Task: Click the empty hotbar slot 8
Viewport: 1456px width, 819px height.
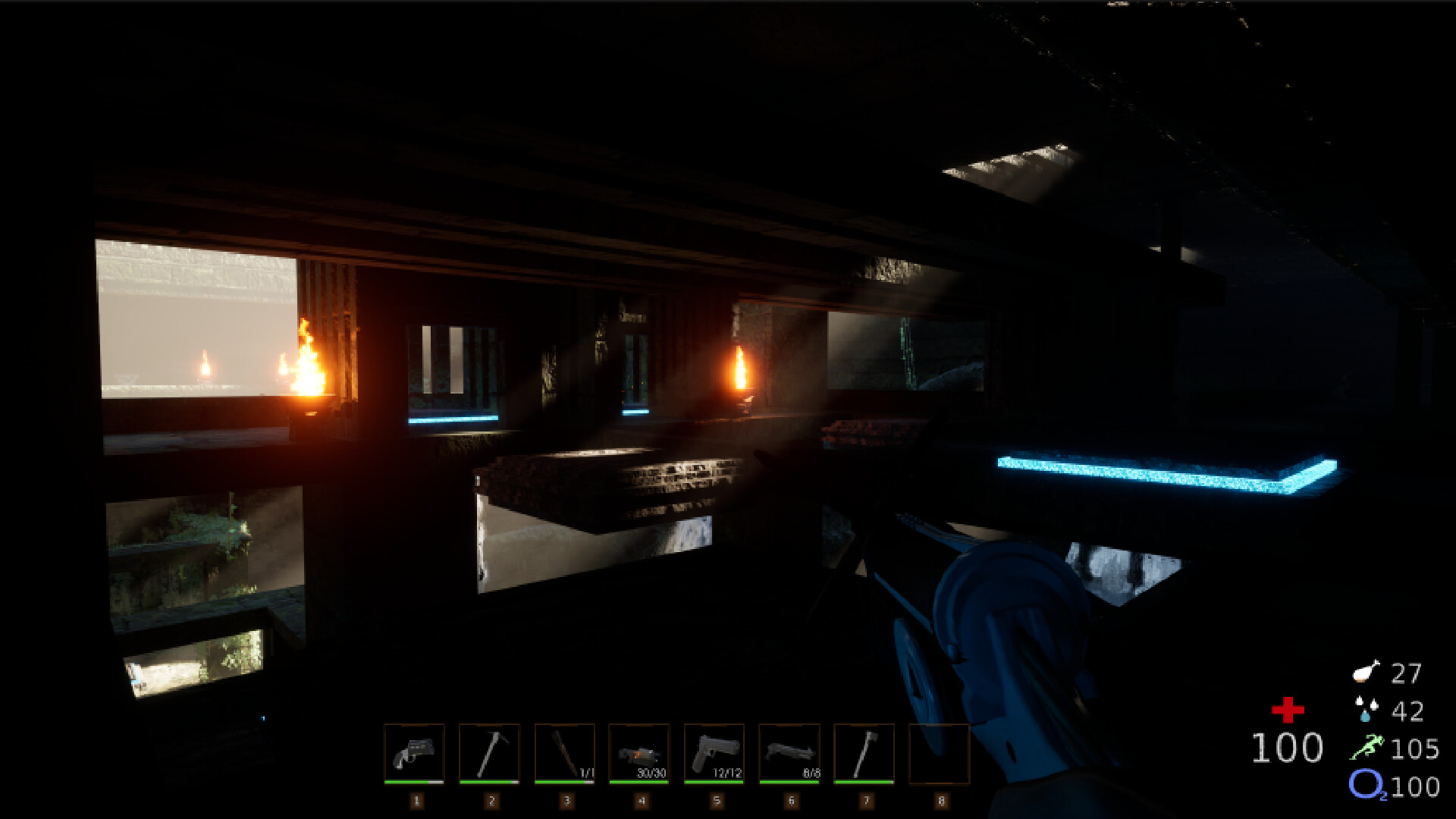Action: (x=941, y=755)
